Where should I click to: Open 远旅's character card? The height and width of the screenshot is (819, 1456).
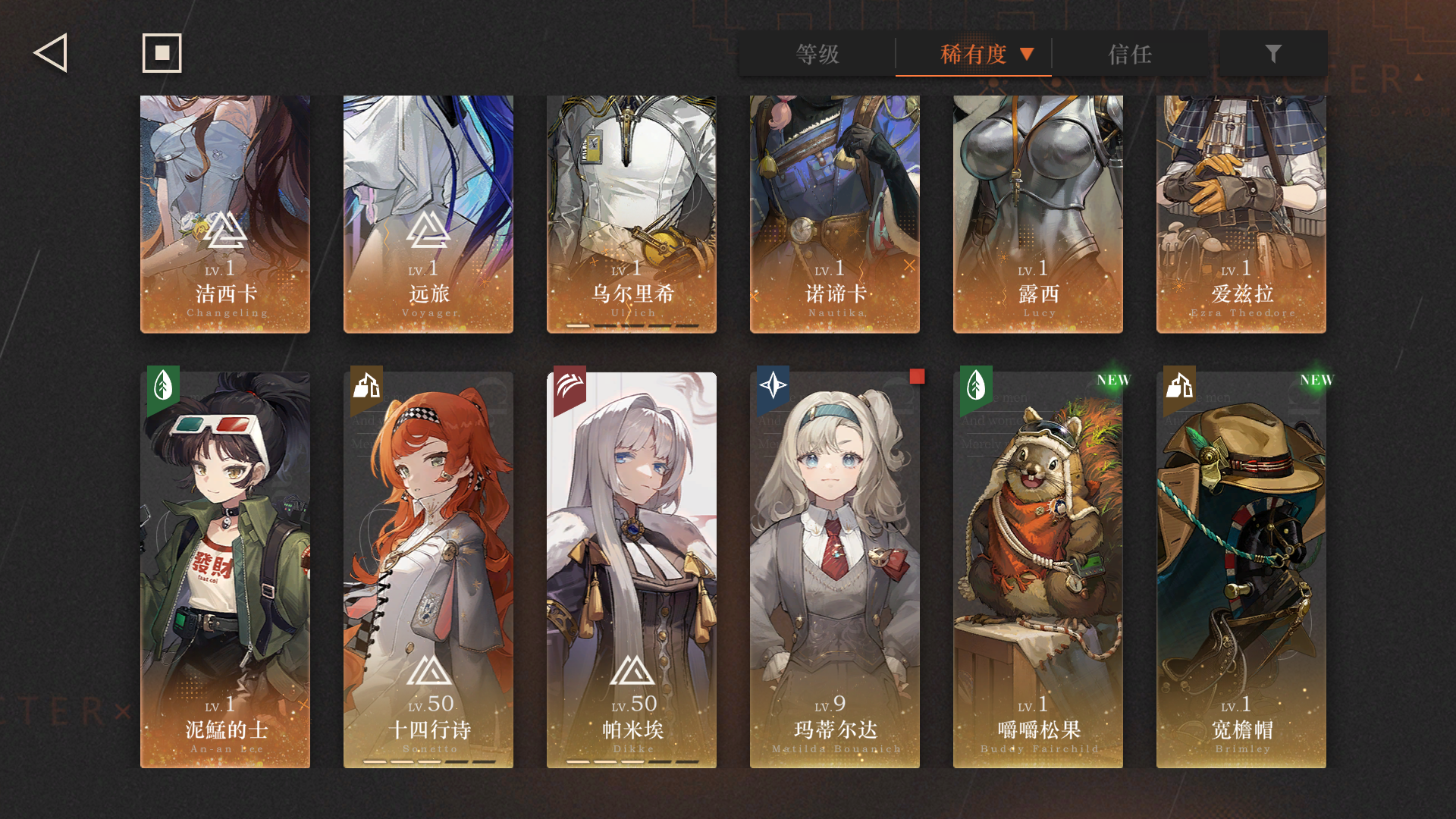click(428, 212)
